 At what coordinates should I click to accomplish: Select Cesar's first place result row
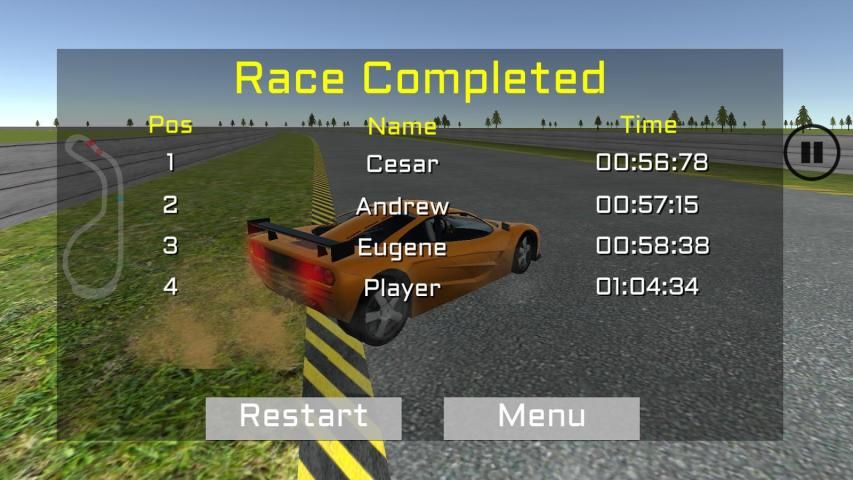coord(402,163)
